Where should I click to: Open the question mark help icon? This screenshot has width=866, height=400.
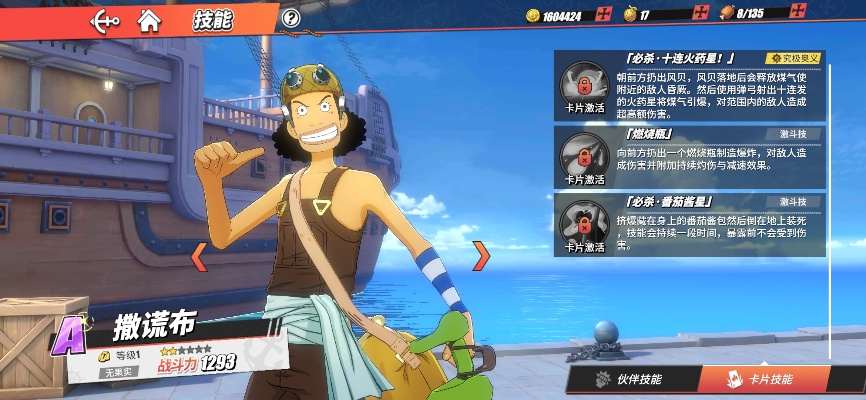coord(291,18)
